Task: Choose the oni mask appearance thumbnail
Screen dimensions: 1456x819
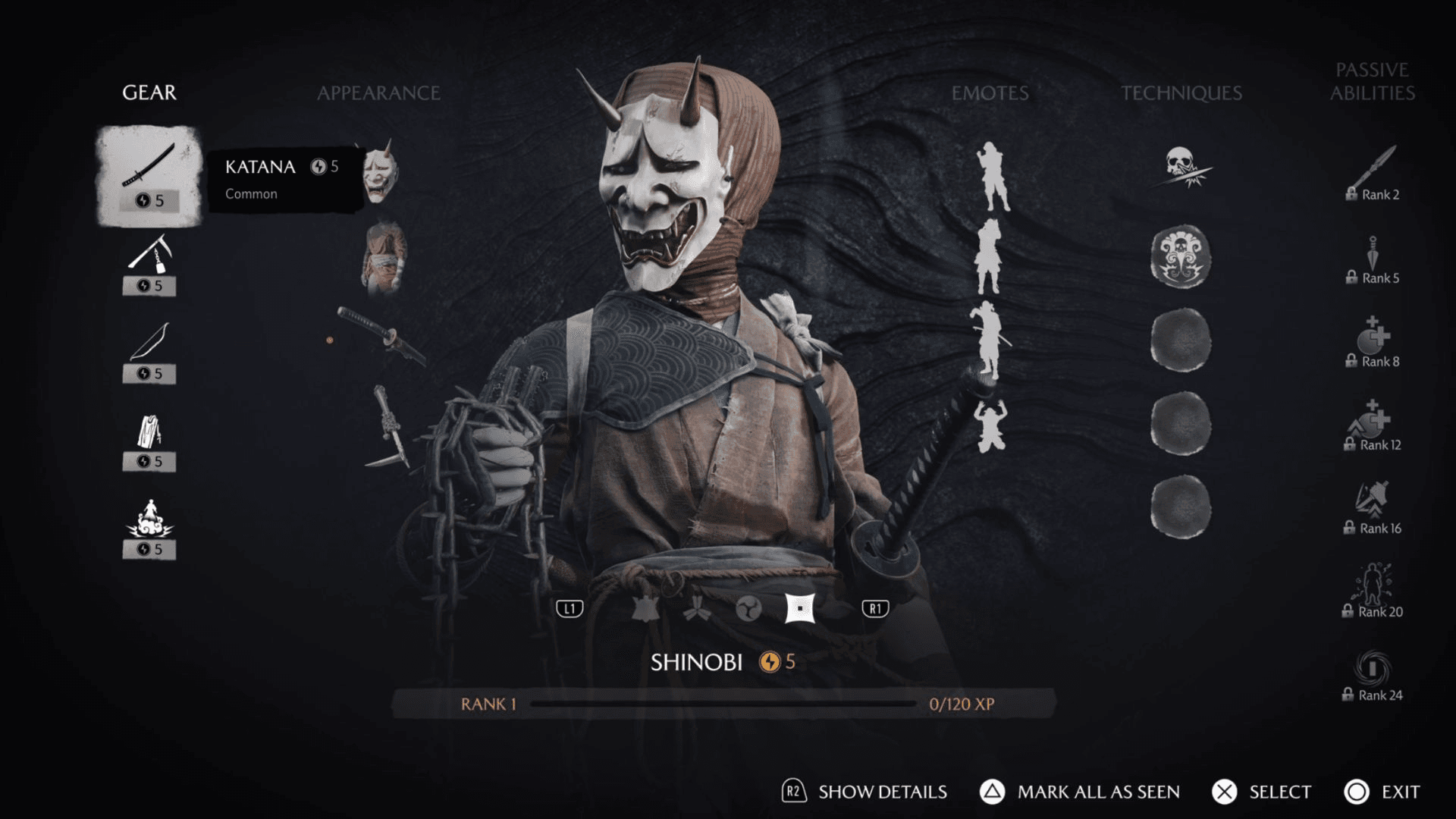Action: (381, 173)
